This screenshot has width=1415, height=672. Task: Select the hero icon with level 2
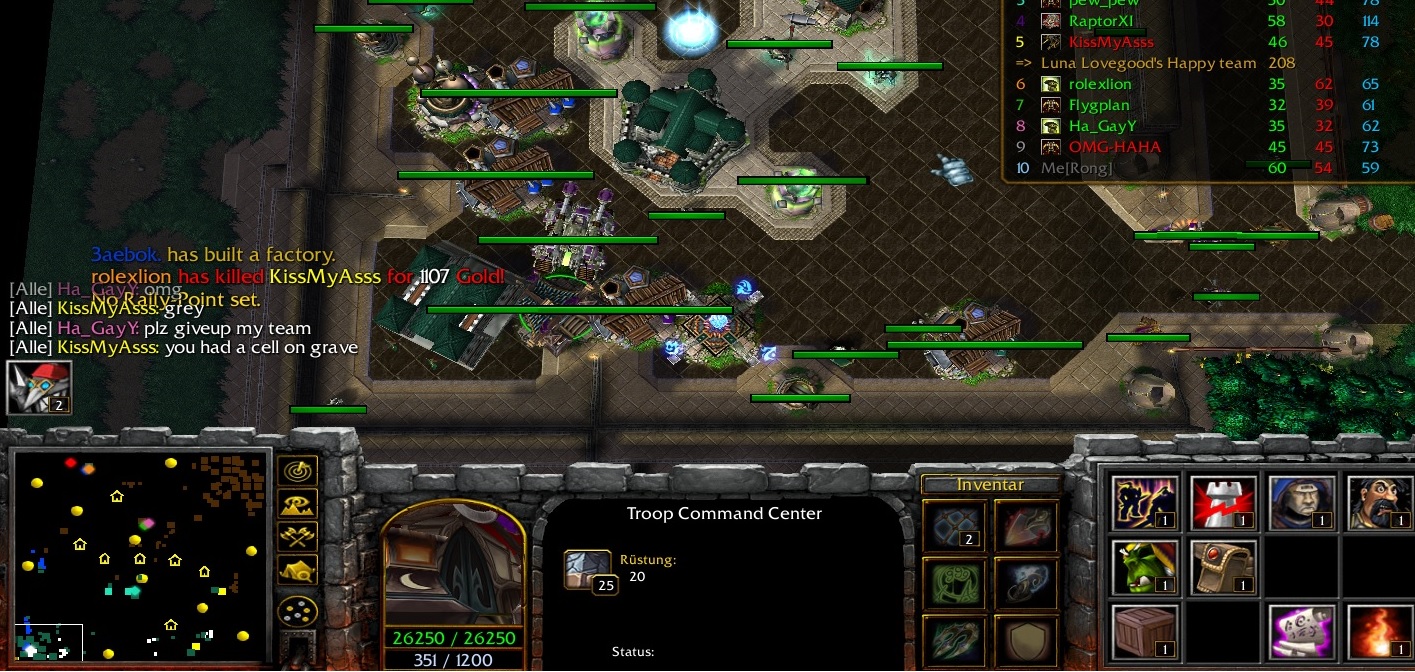point(39,387)
